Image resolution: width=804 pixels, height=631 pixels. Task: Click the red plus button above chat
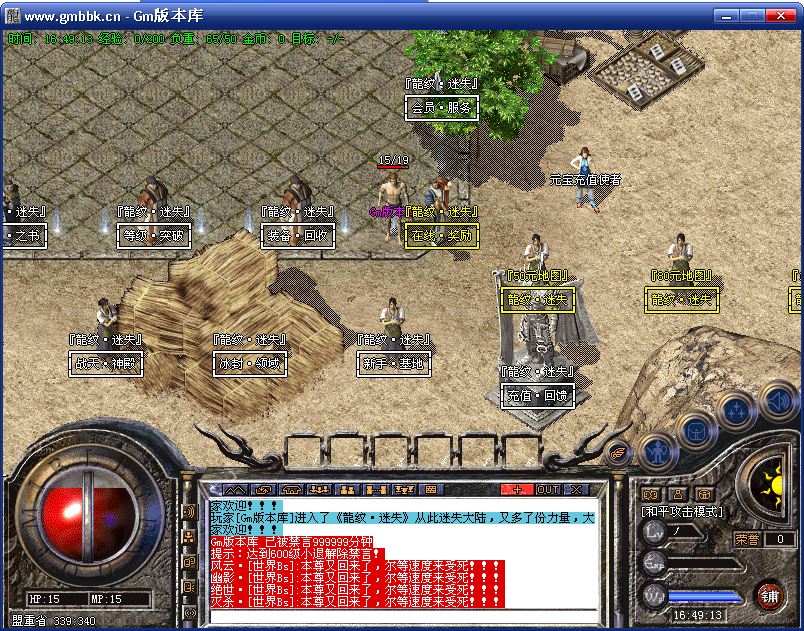click(517, 489)
